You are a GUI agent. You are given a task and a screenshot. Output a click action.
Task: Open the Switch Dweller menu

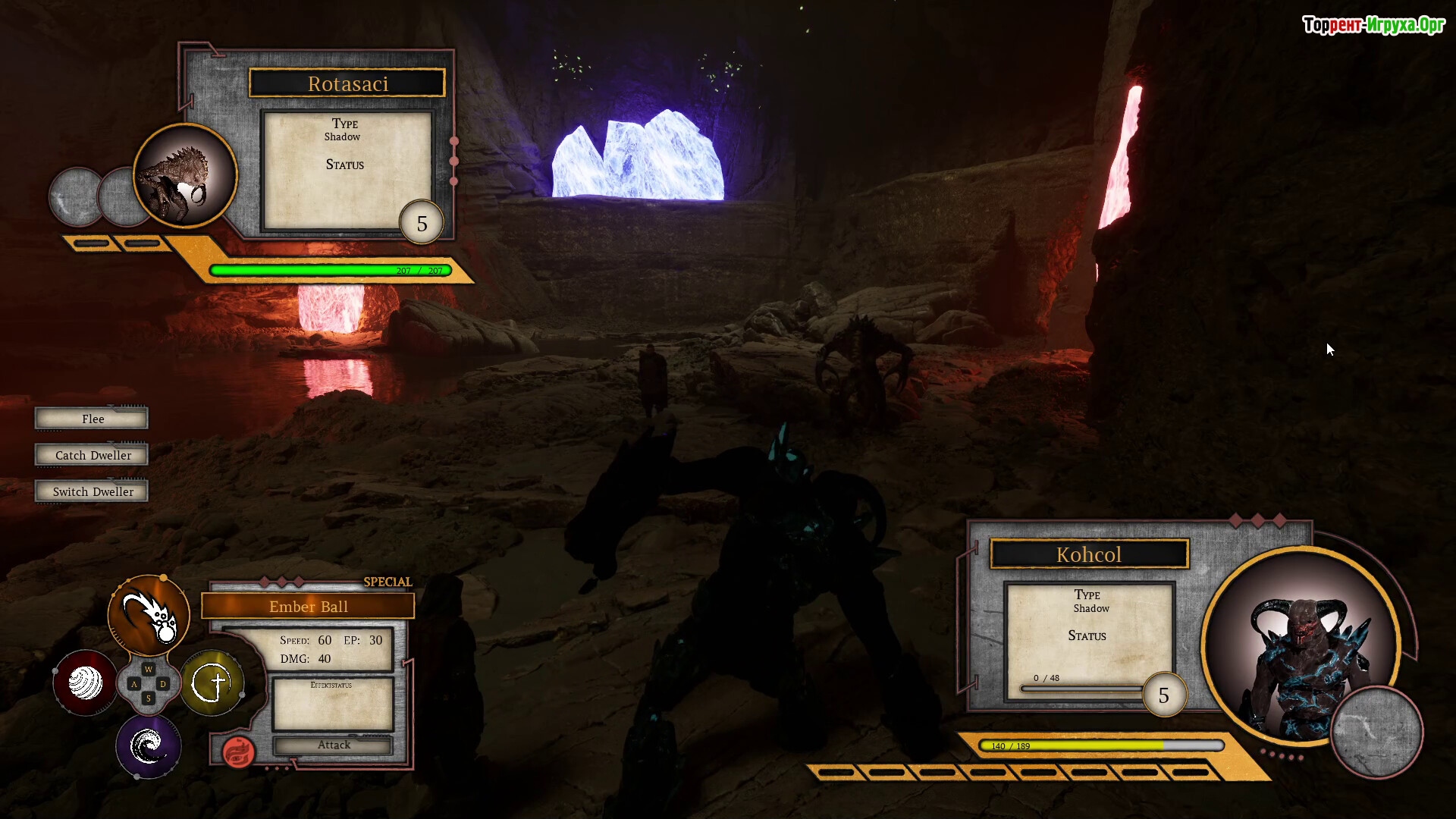click(x=92, y=491)
